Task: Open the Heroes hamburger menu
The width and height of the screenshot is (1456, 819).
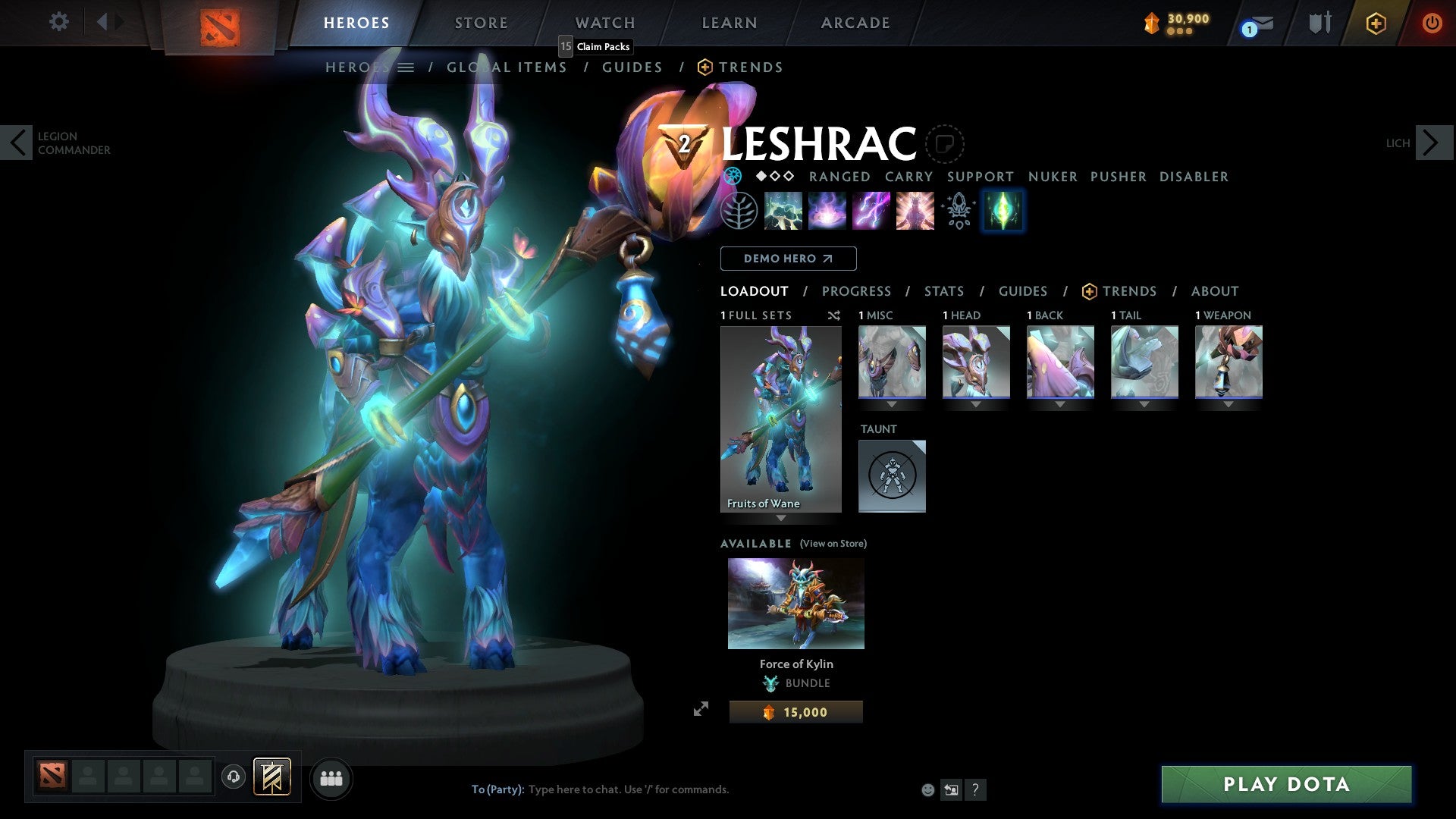Action: coord(406,67)
